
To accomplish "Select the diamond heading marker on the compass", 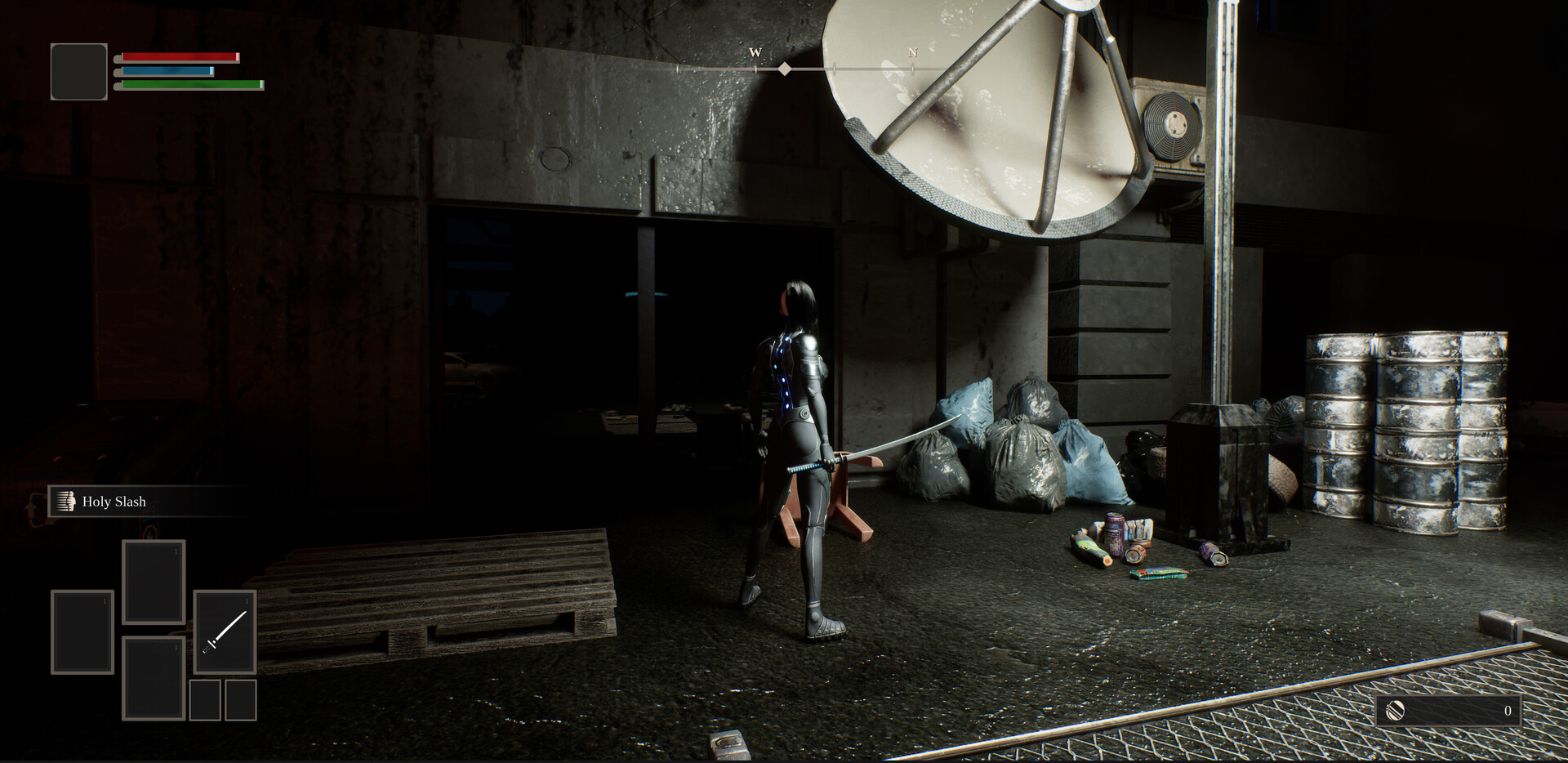I will [x=786, y=69].
